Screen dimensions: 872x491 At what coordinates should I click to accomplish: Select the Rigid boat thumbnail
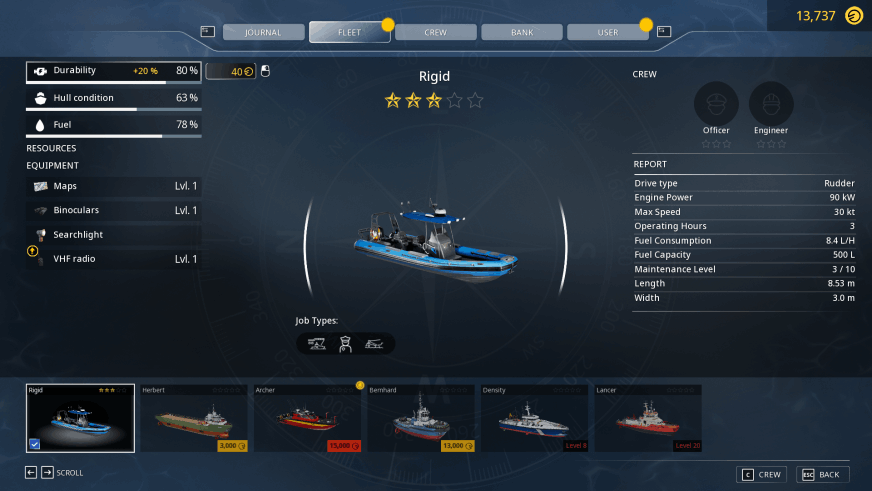click(81, 418)
